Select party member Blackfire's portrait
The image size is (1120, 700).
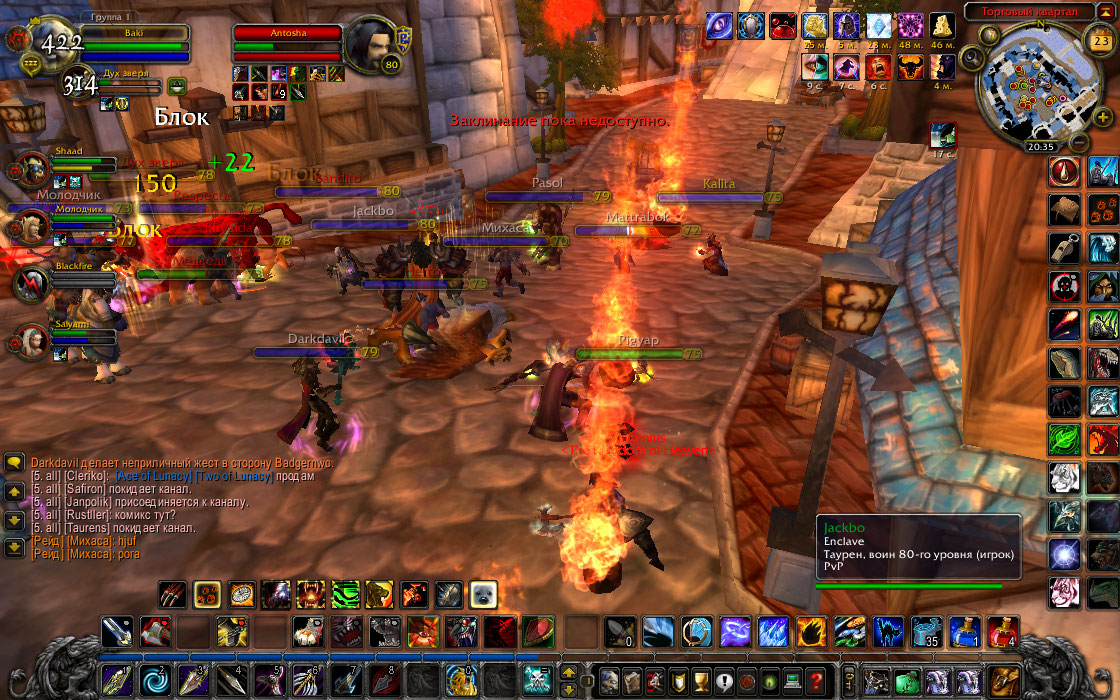click(30, 285)
